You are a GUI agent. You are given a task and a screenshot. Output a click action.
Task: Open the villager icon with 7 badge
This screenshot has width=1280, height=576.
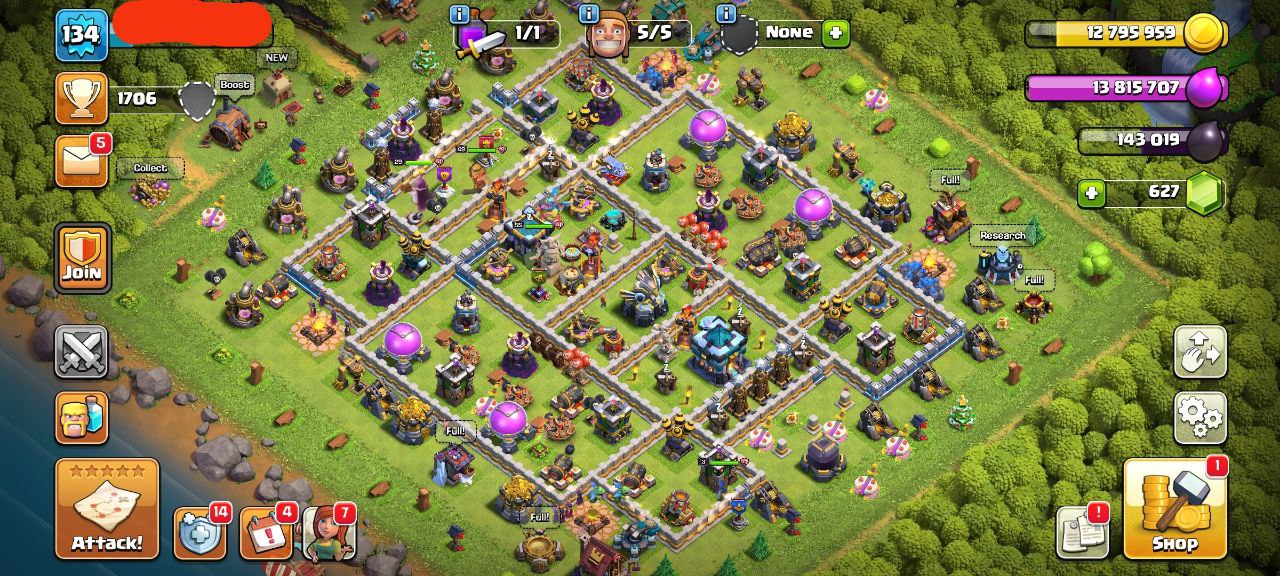[x=329, y=533]
